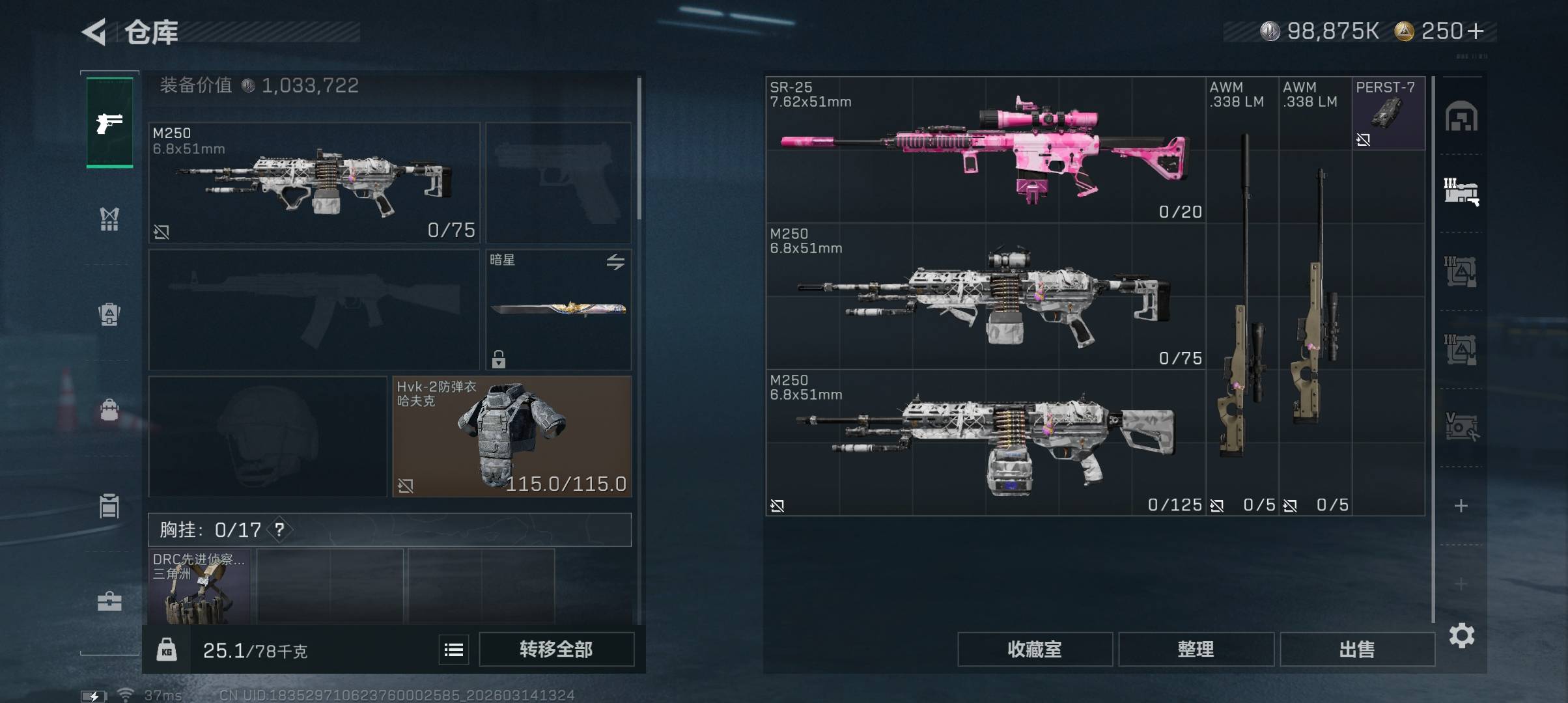Image resolution: width=1568 pixels, height=703 pixels.
Task: Click the 转移全部 transfer all button
Action: click(556, 649)
